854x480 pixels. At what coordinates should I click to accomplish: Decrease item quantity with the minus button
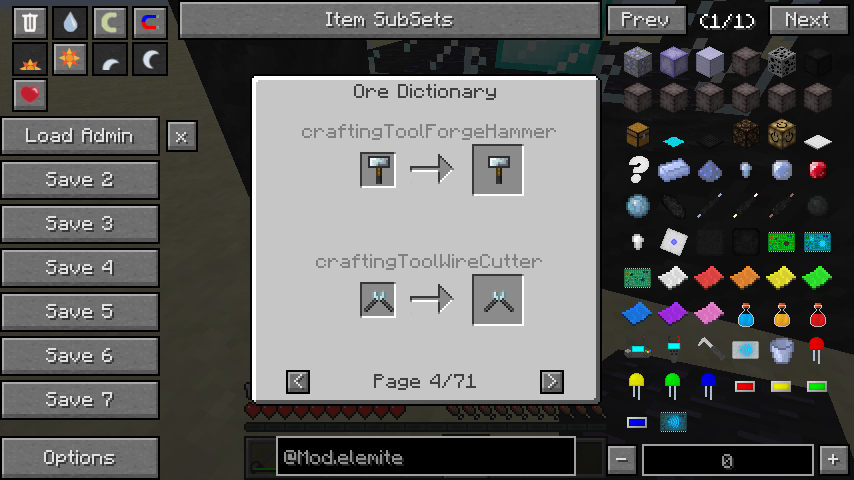coord(621,460)
